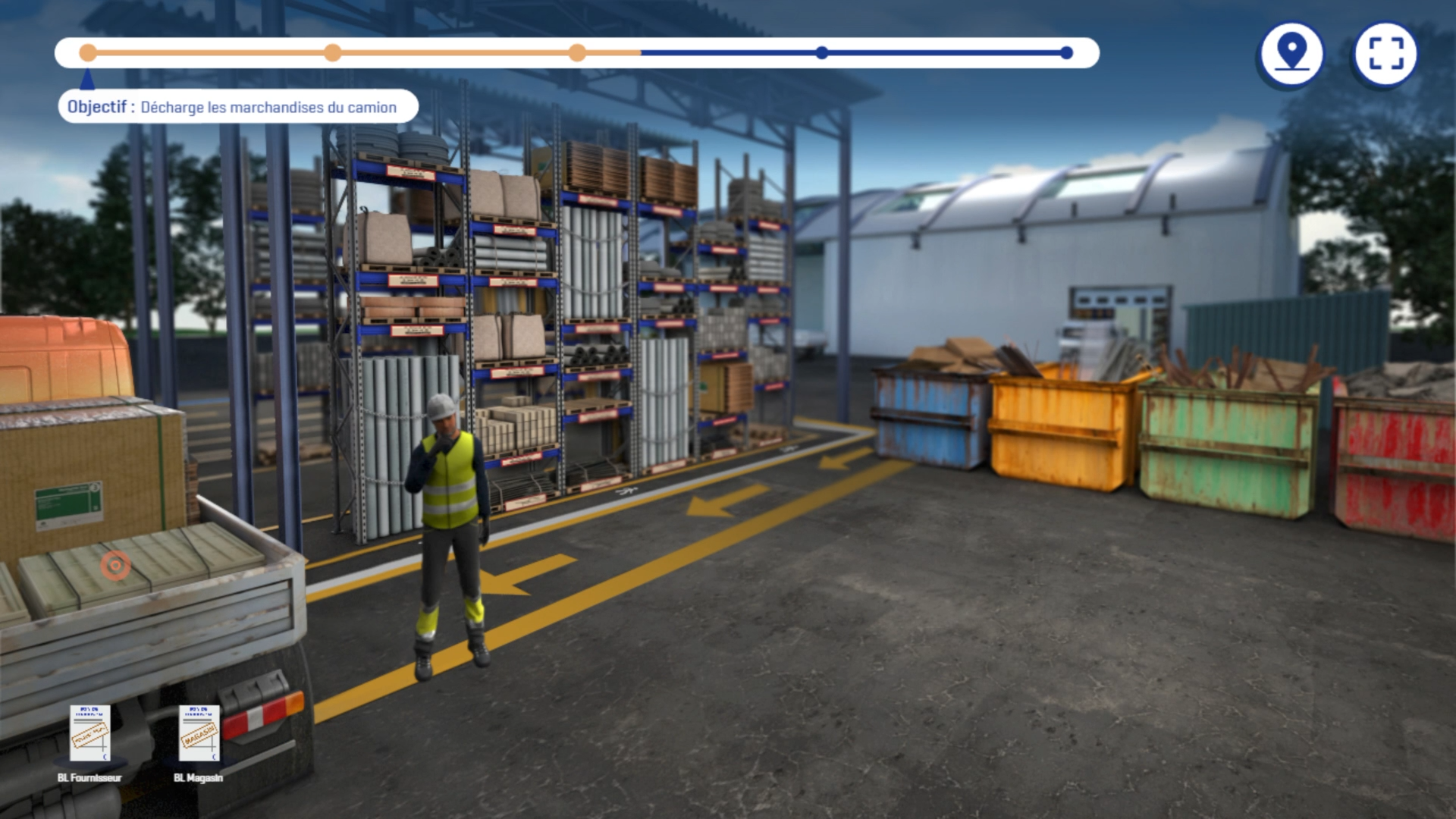Click the orange target hotspot on the truck cargo
The width and height of the screenshot is (1456, 819).
pyautogui.click(x=115, y=565)
